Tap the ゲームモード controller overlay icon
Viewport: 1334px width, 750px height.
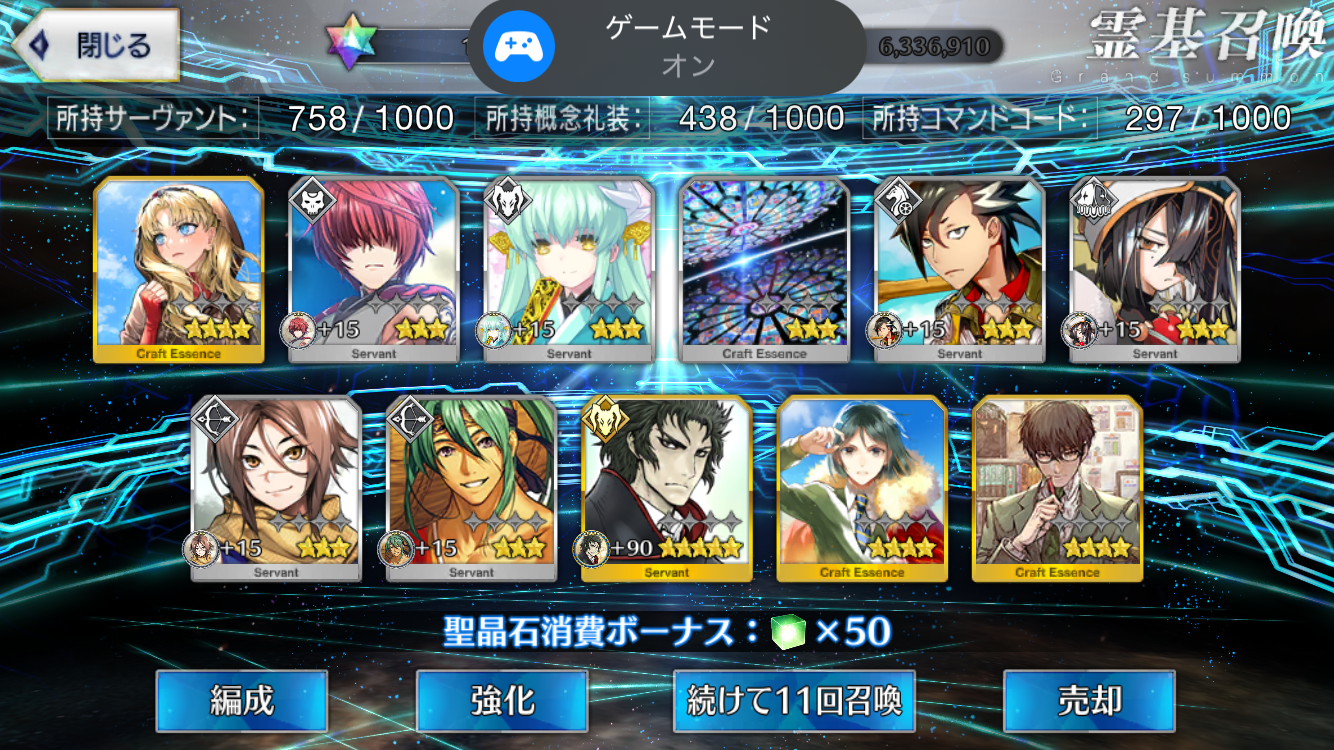tap(512, 46)
